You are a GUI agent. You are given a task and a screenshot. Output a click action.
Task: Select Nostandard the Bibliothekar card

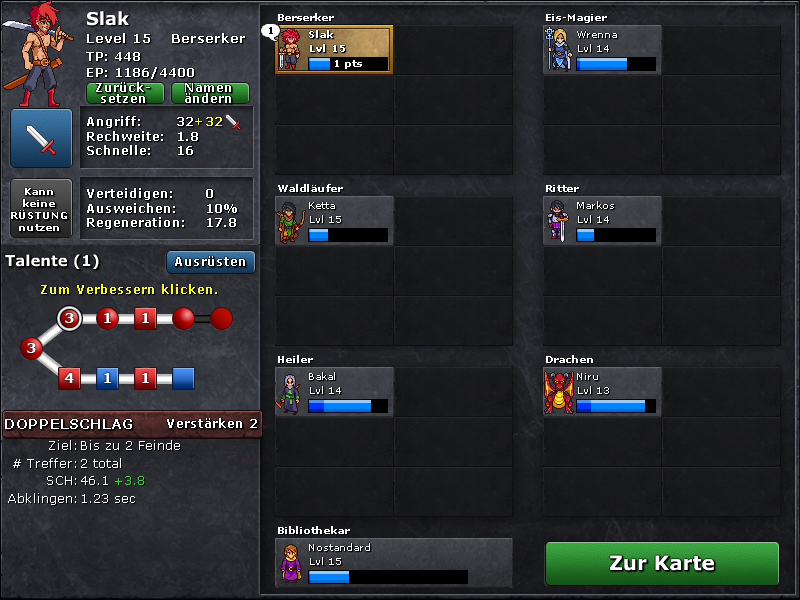pyautogui.click(x=394, y=562)
